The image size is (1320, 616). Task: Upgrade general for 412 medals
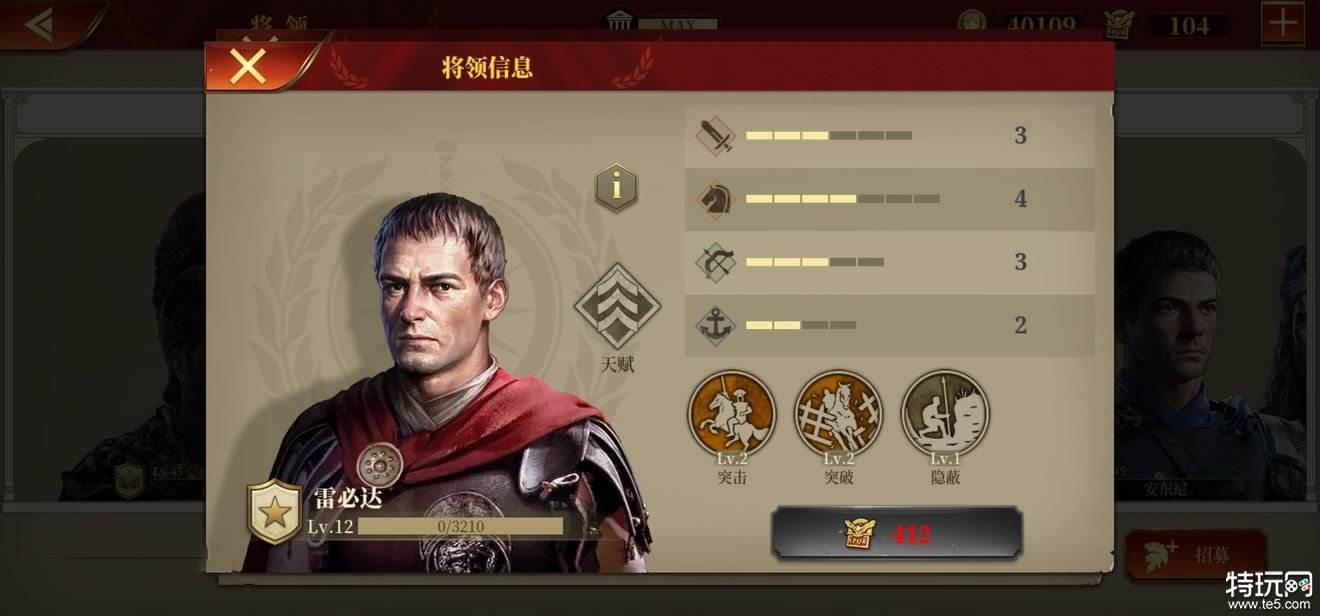pyautogui.click(x=896, y=533)
